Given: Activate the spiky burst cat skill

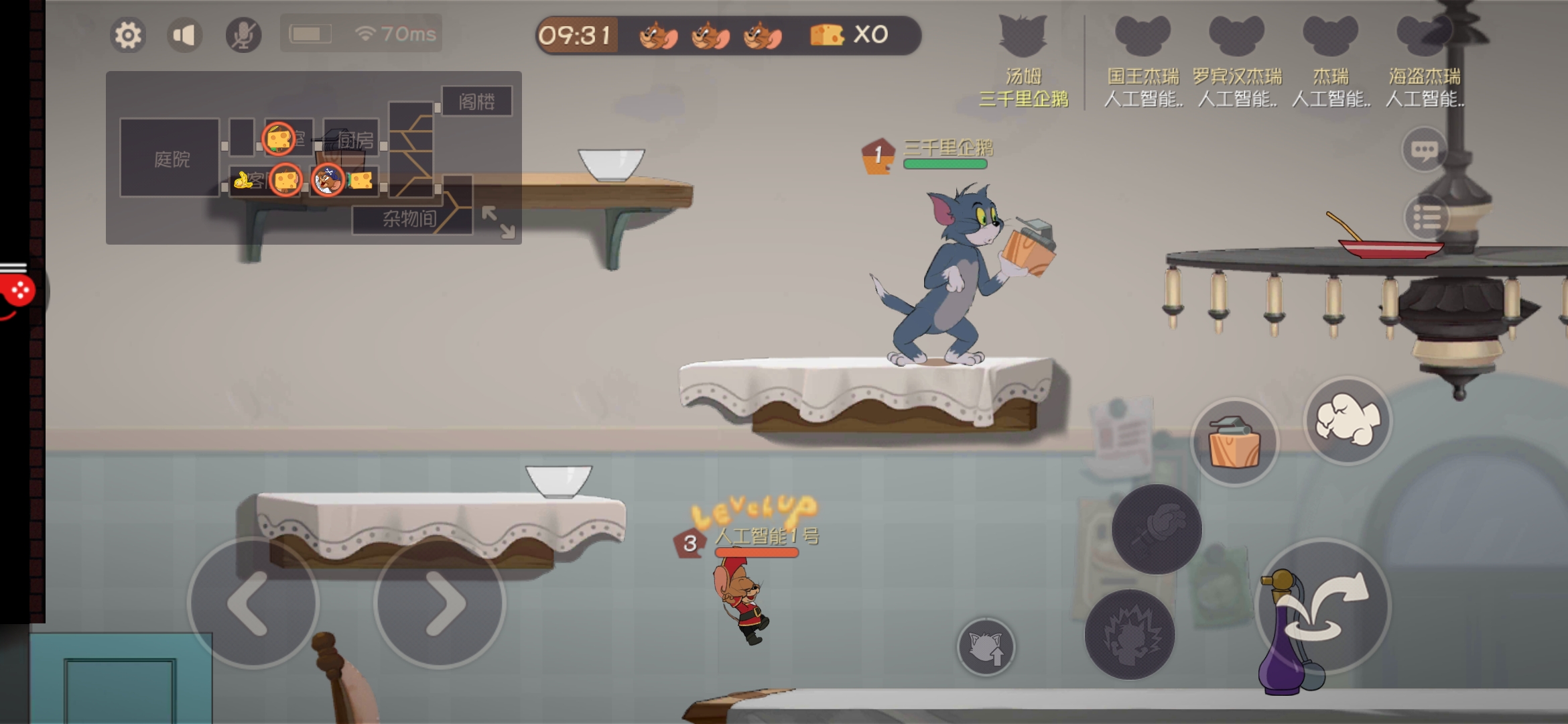Looking at the screenshot, I should [1130, 634].
